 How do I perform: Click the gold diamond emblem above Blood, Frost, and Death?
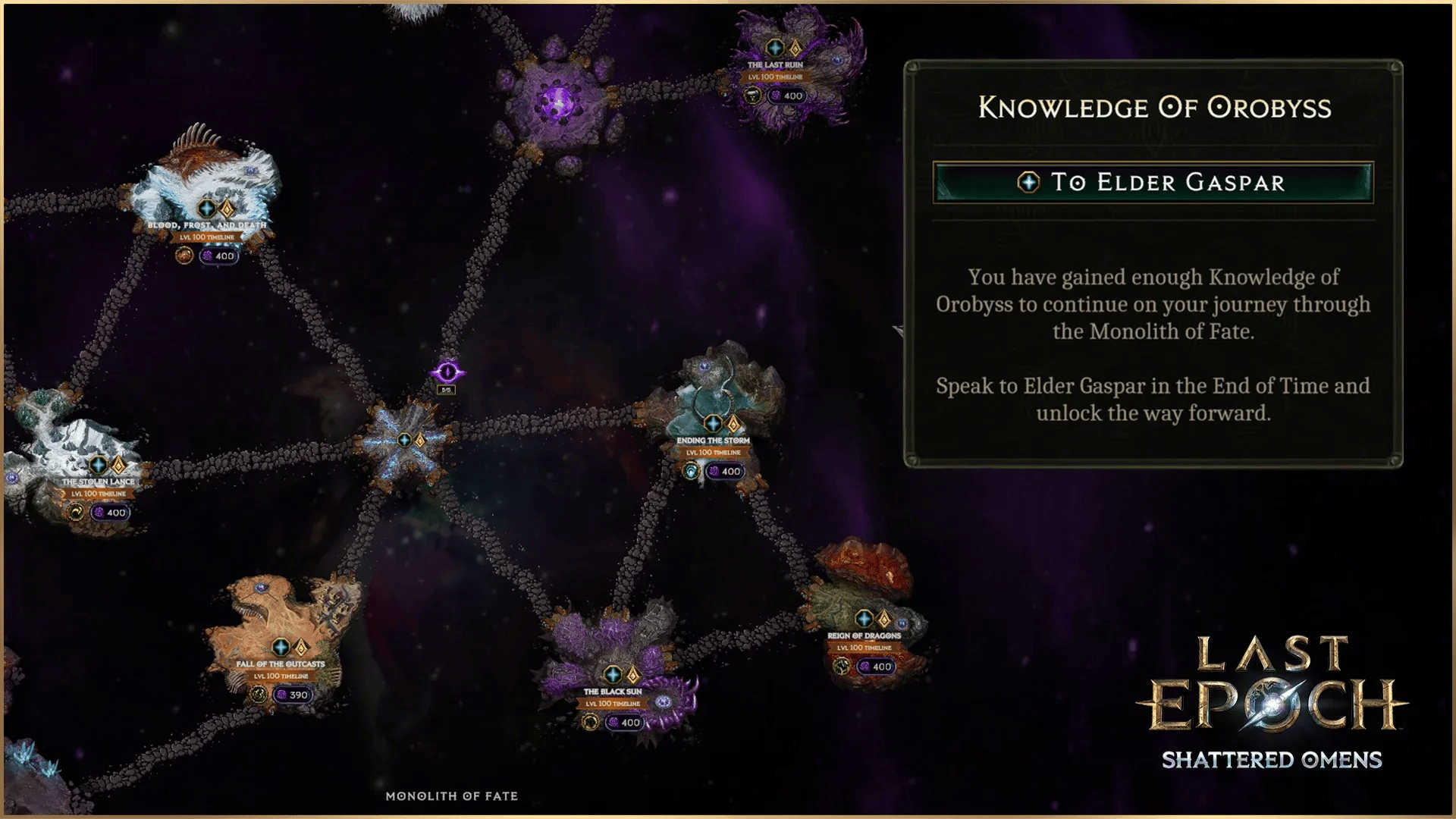[227, 208]
